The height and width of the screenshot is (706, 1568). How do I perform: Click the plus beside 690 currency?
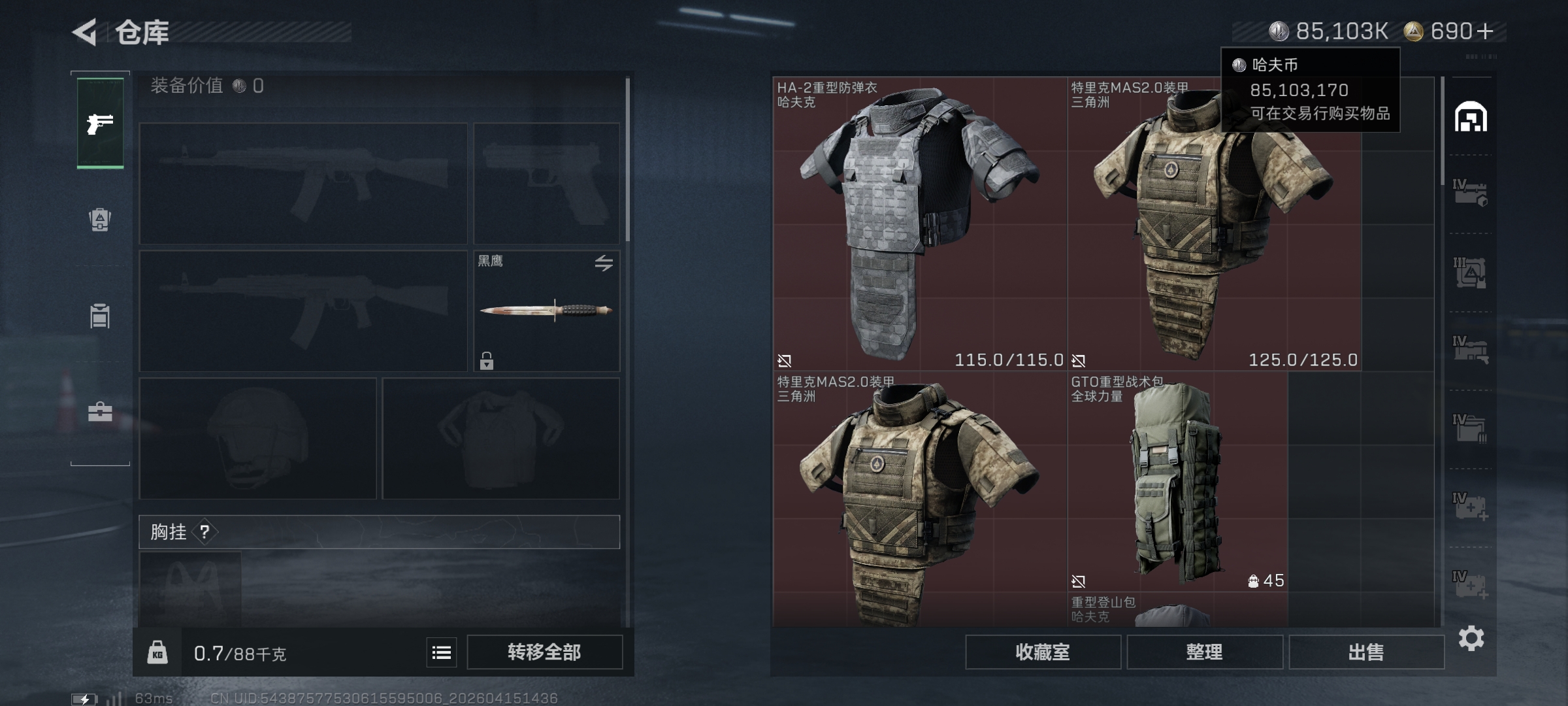point(1486,31)
